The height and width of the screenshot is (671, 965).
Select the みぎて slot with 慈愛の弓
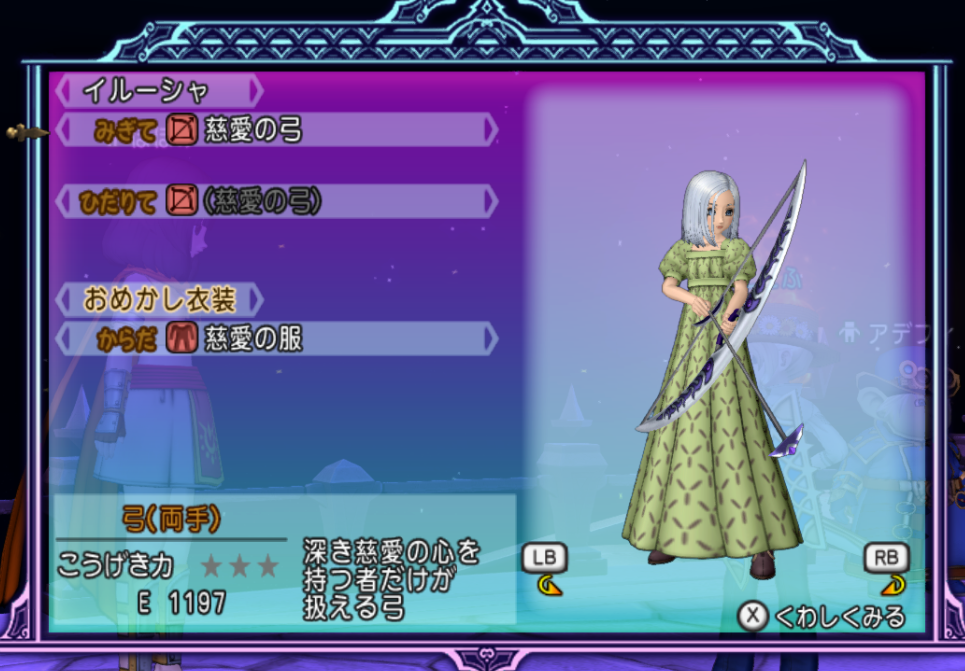276,130
